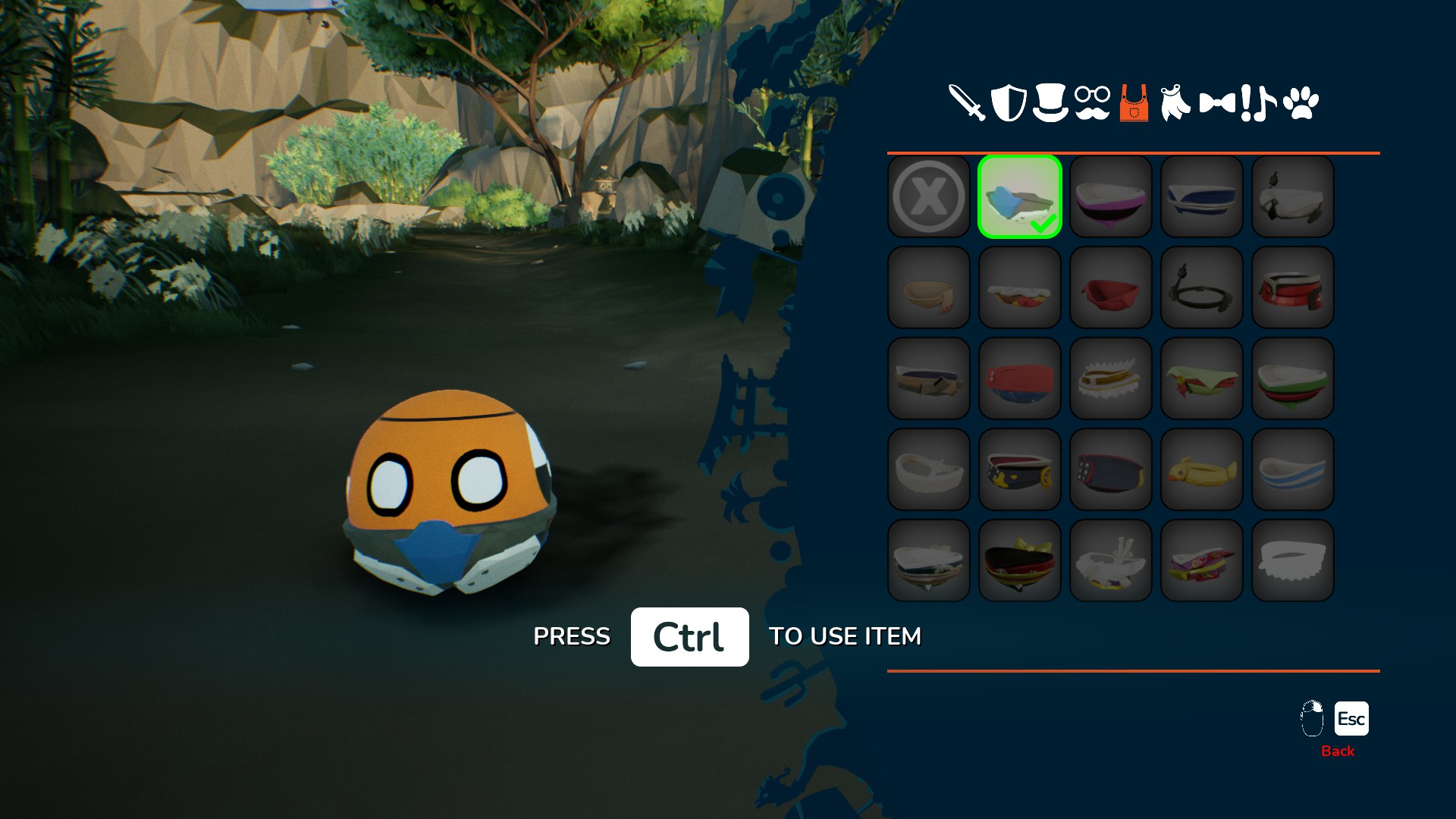
Task: Select the black ring outfit item
Action: (1202, 287)
